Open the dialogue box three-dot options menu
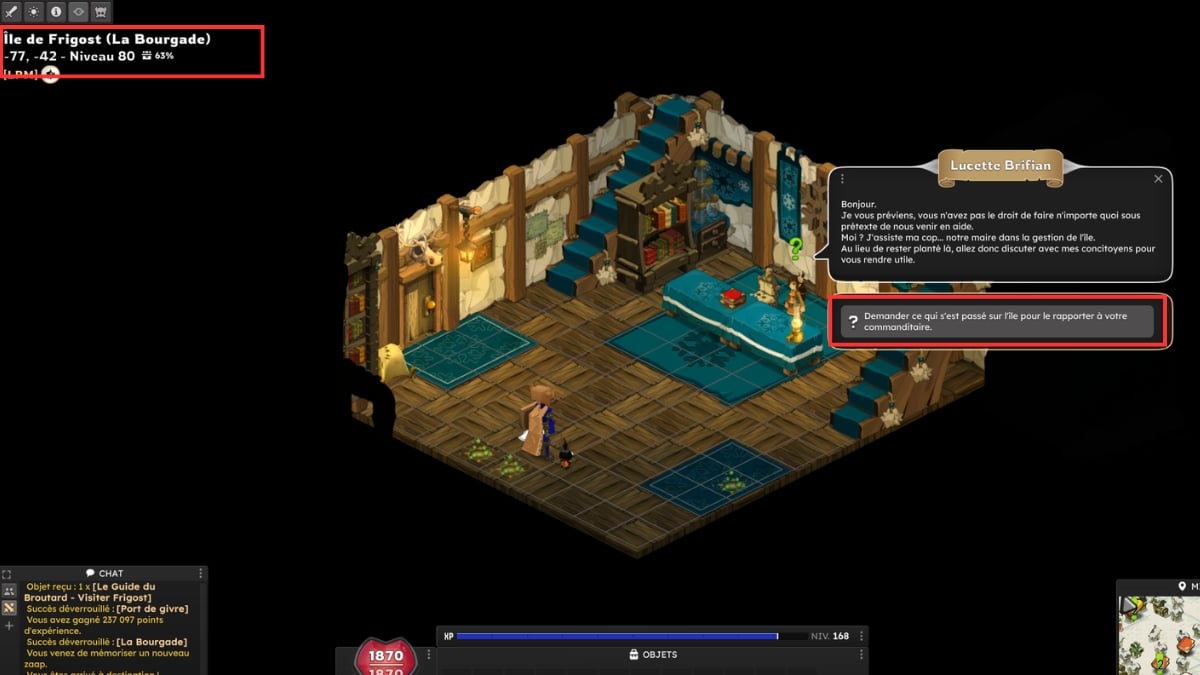Screen dimensions: 1200x675 coord(843,179)
